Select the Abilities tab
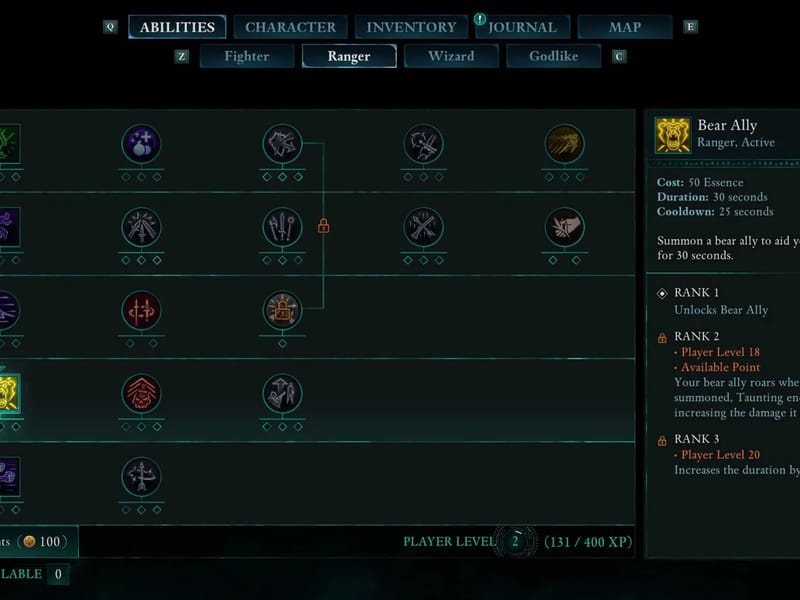The height and width of the screenshot is (600, 800). coord(177,27)
